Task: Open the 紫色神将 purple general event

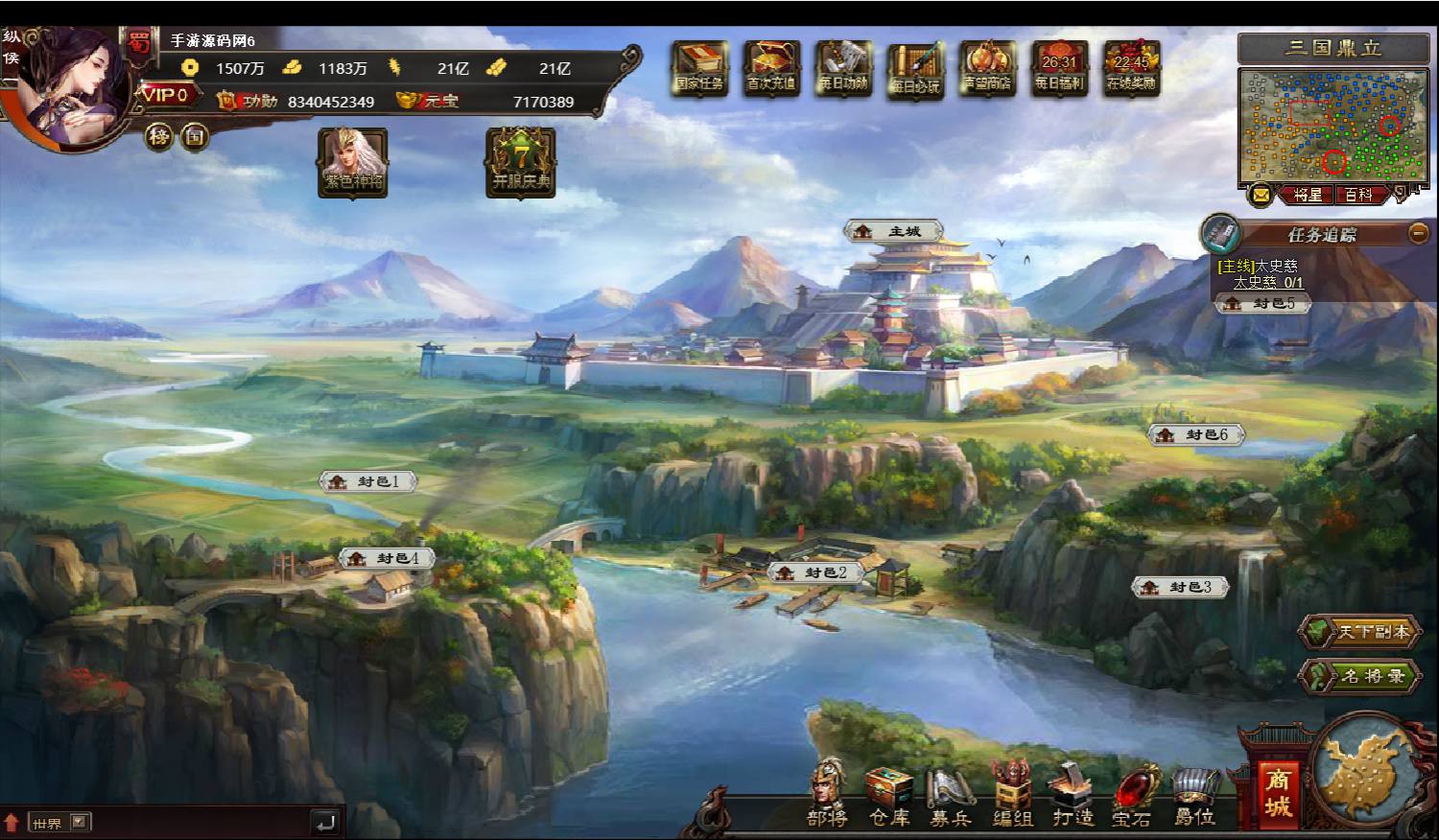Action: (353, 162)
